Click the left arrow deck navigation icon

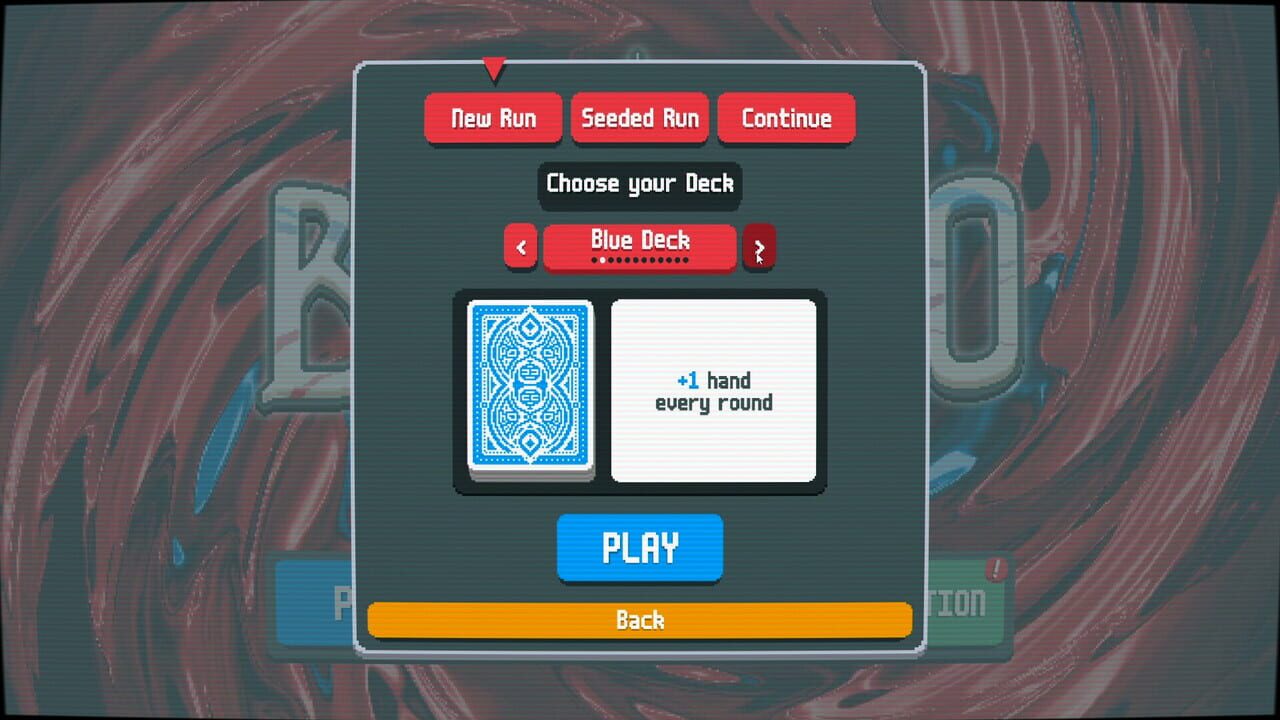click(x=521, y=246)
